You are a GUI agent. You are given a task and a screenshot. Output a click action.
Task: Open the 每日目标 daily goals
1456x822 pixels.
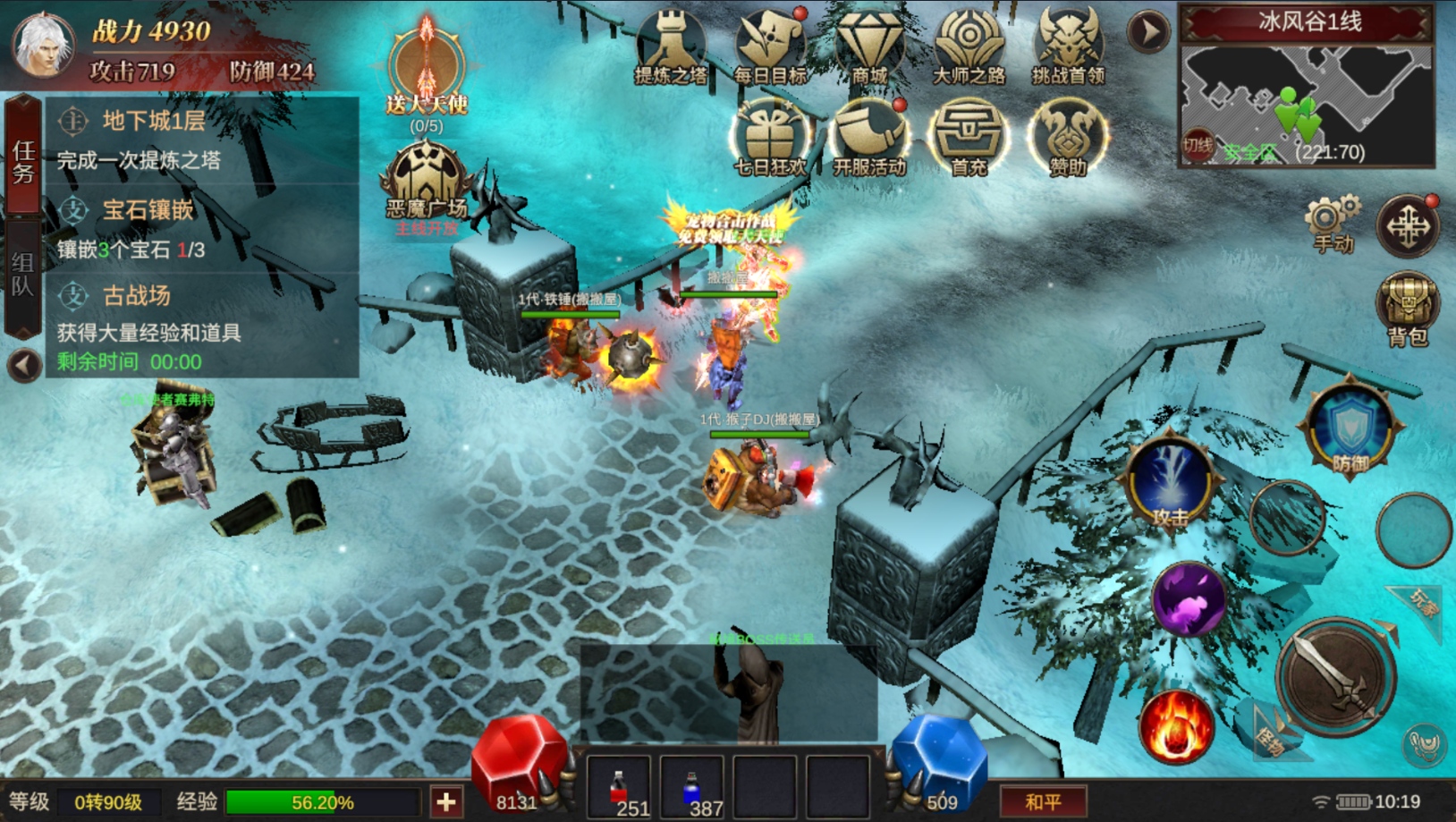coord(770,47)
